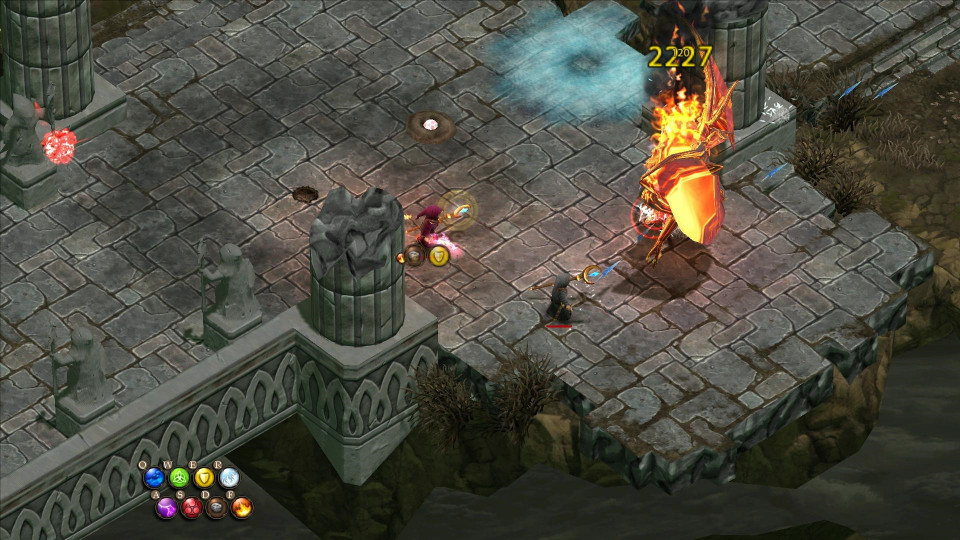The height and width of the screenshot is (540, 960).
Task: Choose the green Life element orb
Action: [x=179, y=478]
